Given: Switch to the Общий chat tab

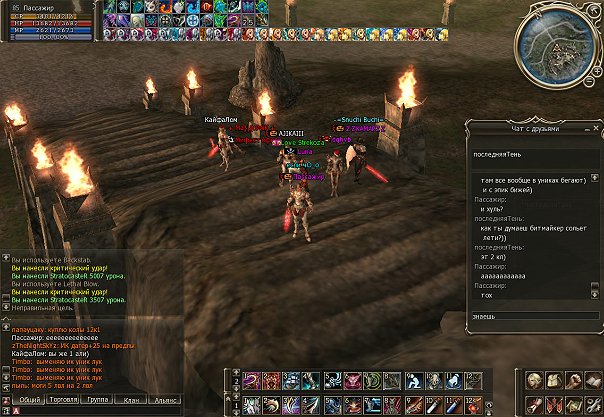Looking at the screenshot, I should pos(31,398).
